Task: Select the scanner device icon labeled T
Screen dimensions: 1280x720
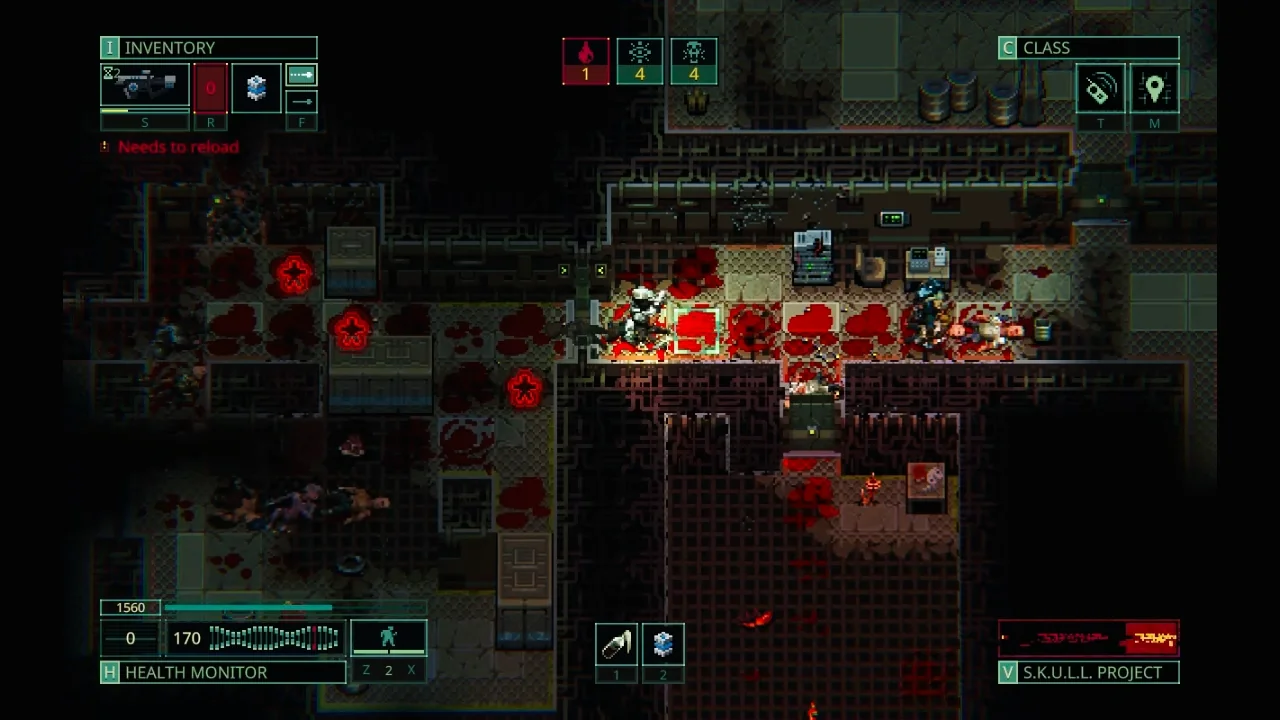Action: 1099,88
